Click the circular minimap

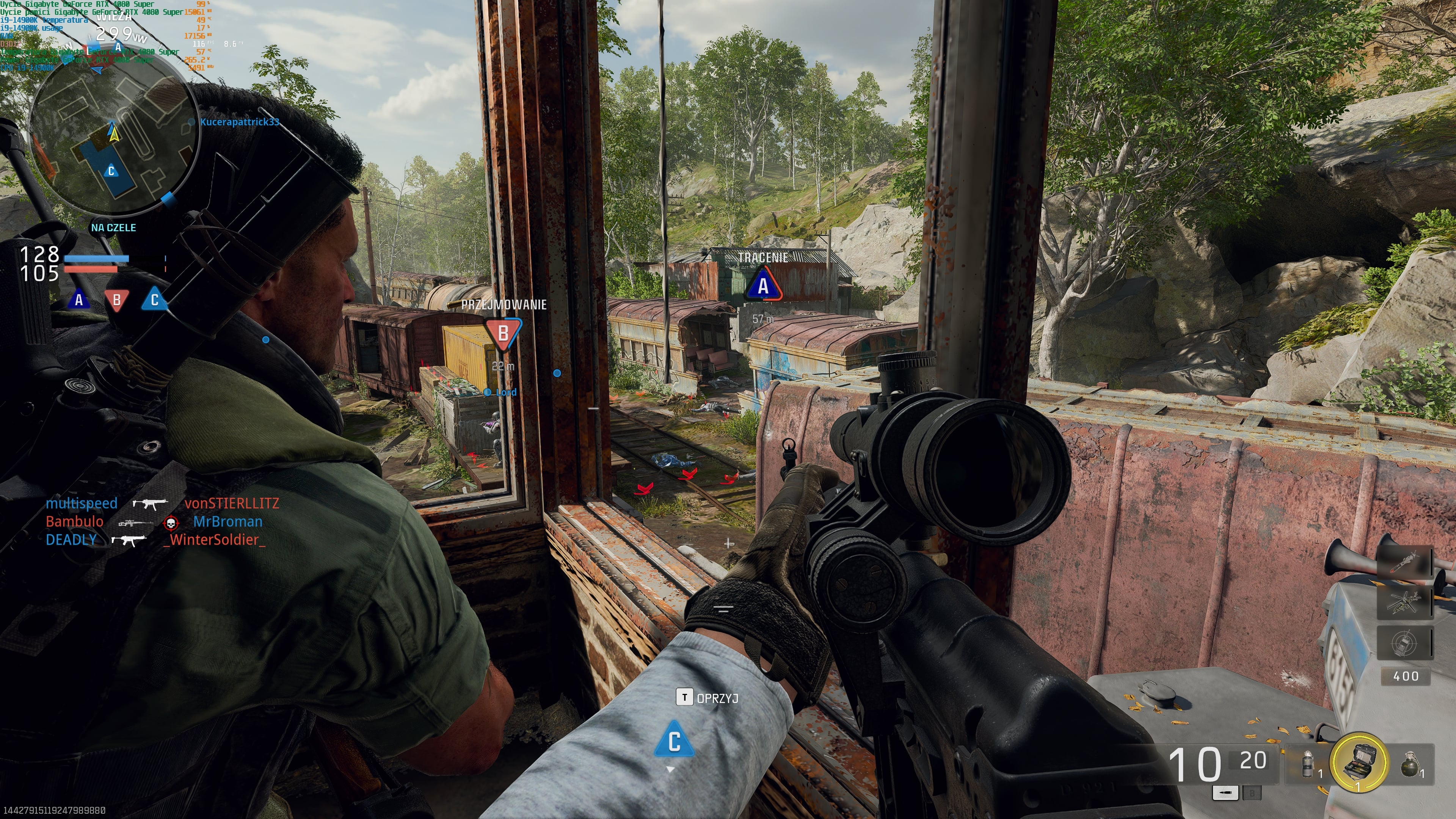[x=113, y=133]
